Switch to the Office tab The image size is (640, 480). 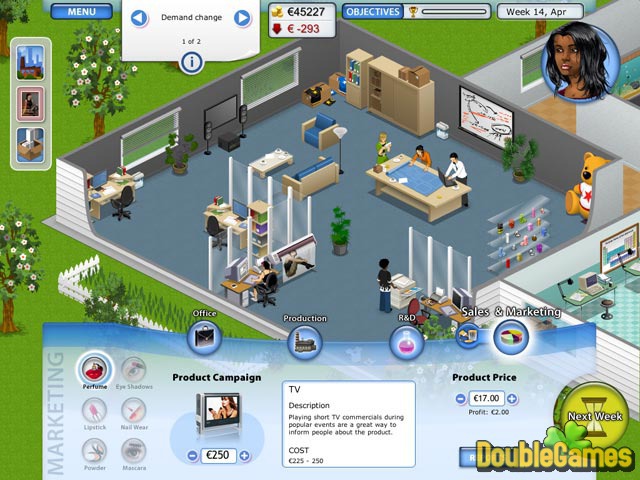click(204, 337)
